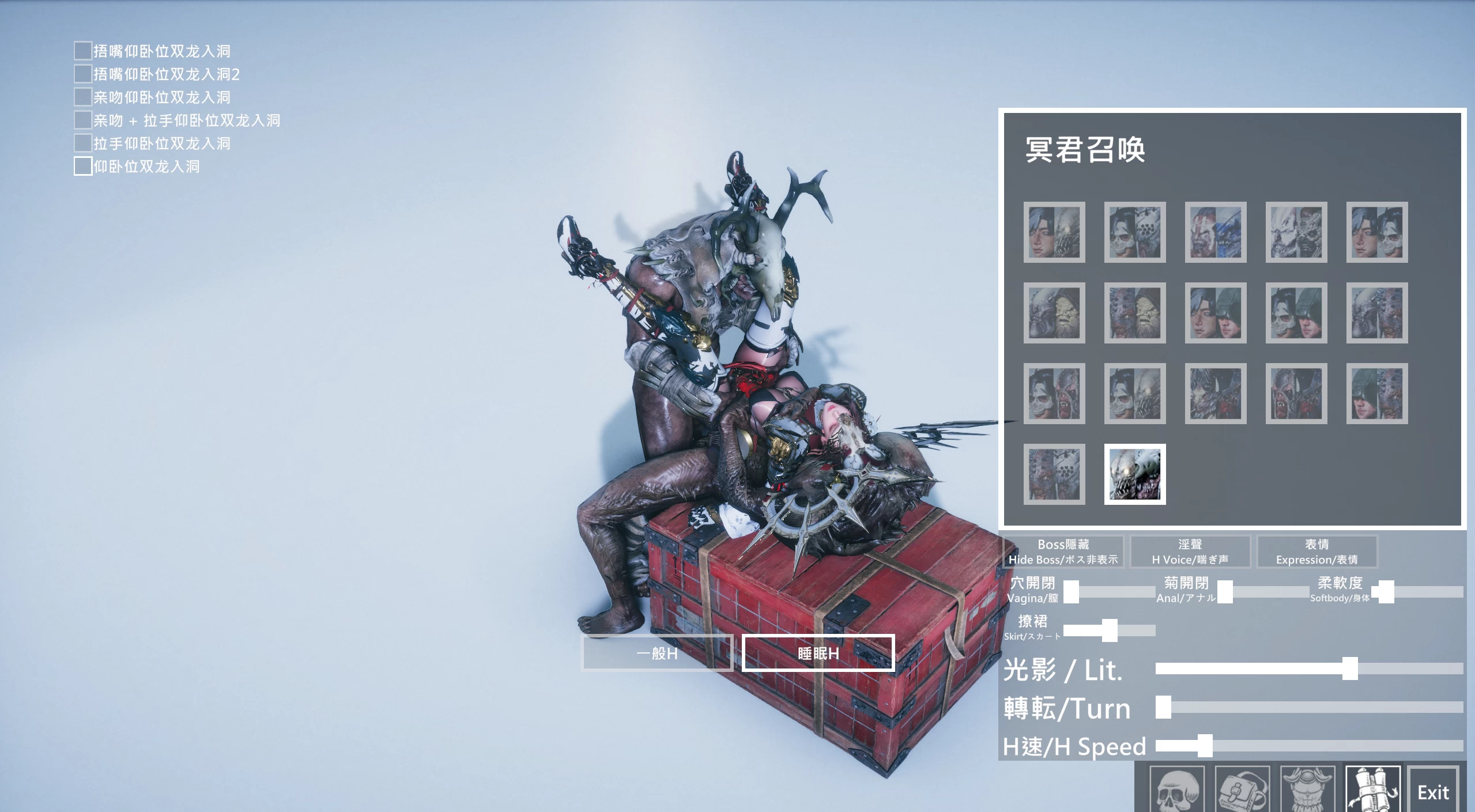This screenshot has height=812, width=1475.
Task: Click the Exit button
Action: point(1433,792)
